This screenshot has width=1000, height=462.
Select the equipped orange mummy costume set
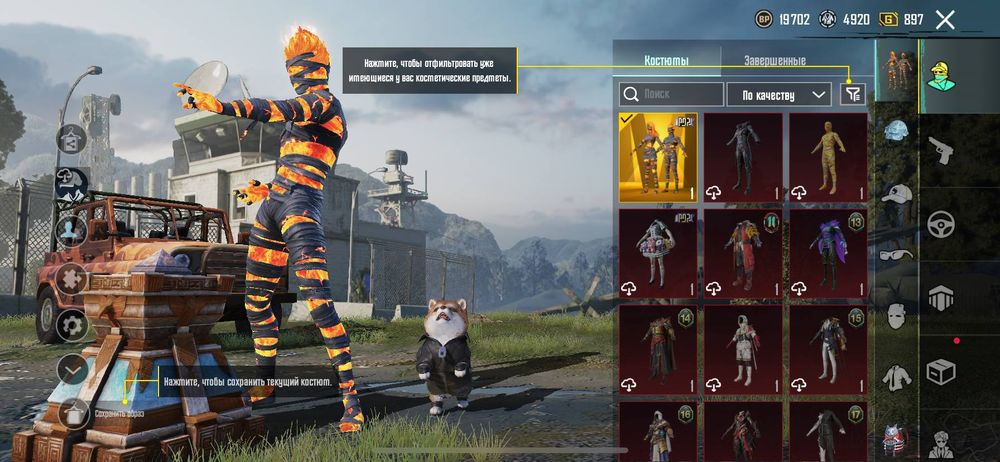pyautogui.click(x=657, y=157)
